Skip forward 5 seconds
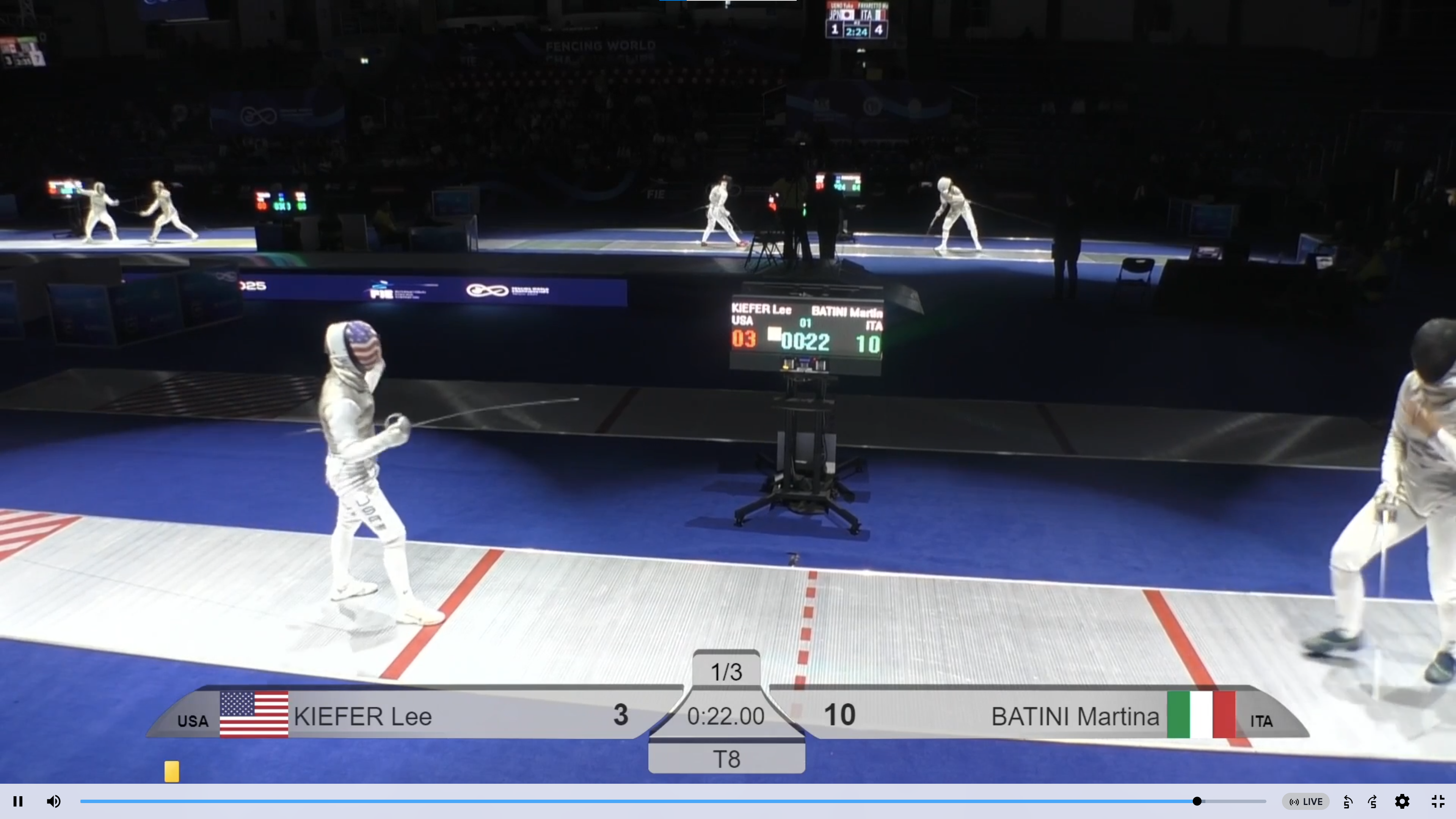The height and width of the screenshot is (819, 1456). 1373,802
